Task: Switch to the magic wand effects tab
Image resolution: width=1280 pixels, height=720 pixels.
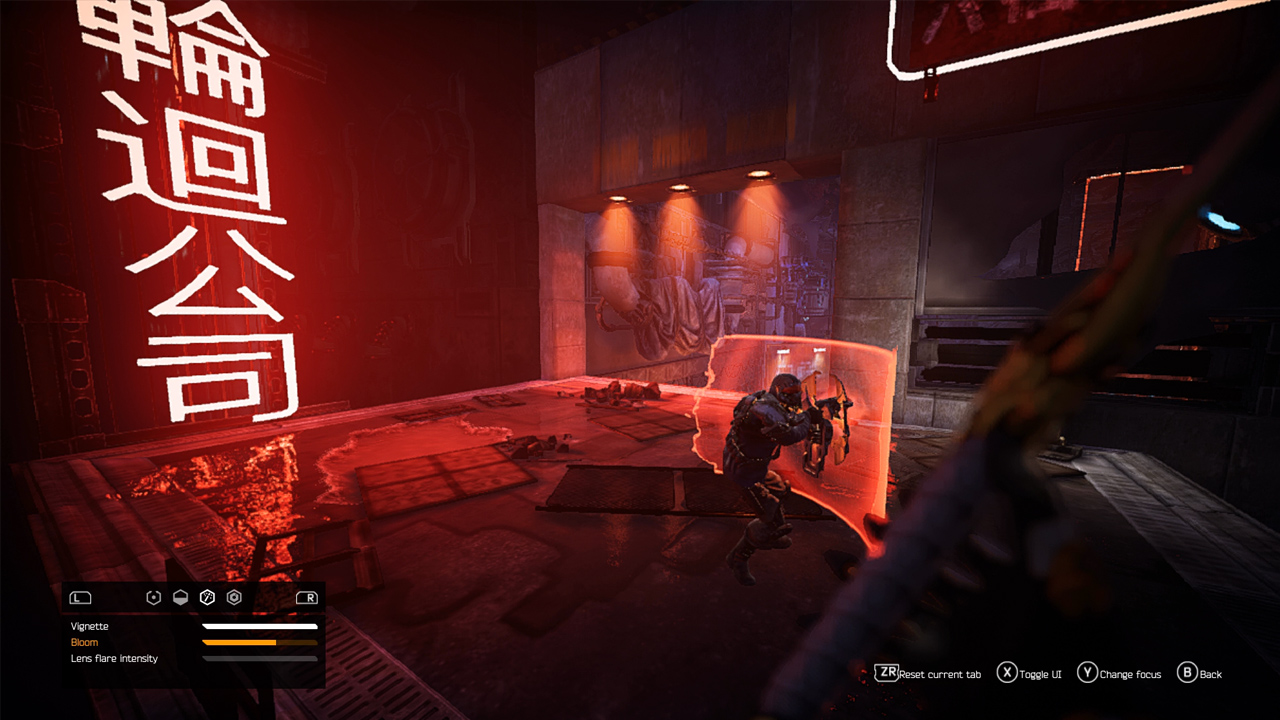Action: [207, 597]
